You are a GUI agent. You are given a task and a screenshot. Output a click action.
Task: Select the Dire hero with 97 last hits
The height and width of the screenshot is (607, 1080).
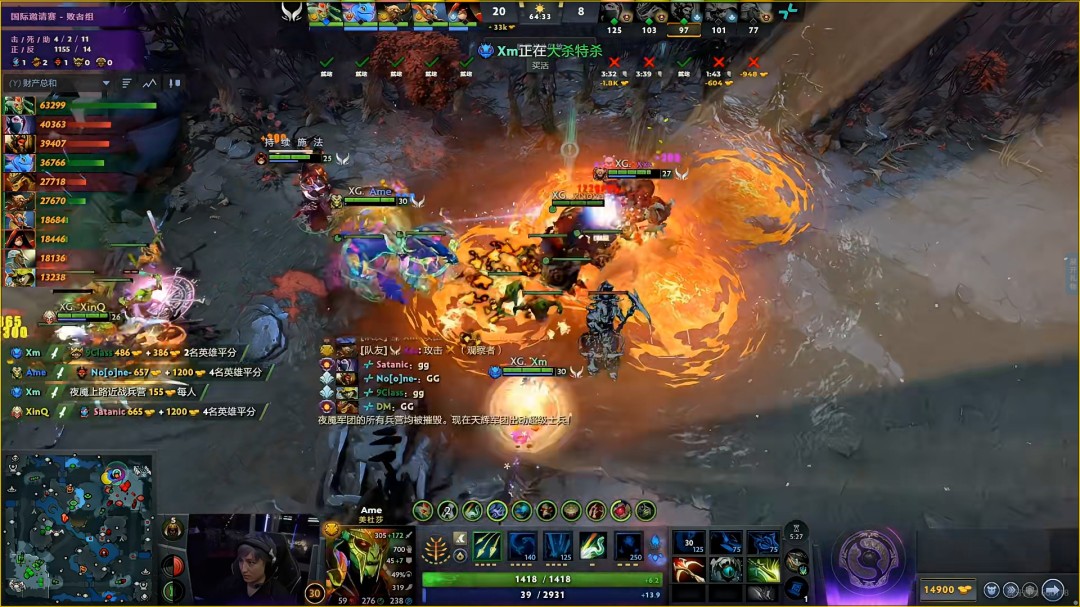pyautogui.click(x=683, y=14)
